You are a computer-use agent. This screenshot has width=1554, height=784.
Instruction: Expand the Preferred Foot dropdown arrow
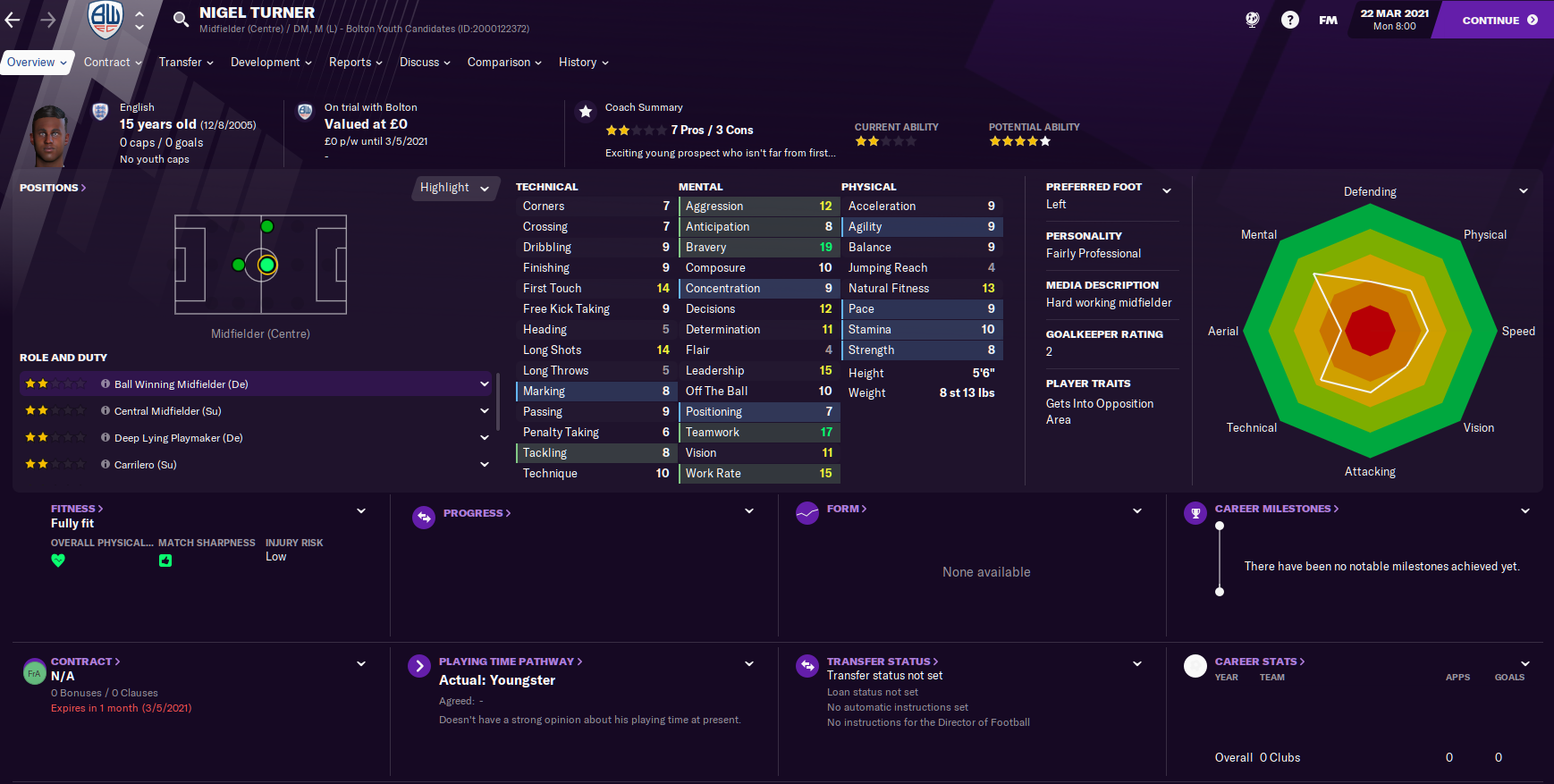click(x=1166, y=190)
